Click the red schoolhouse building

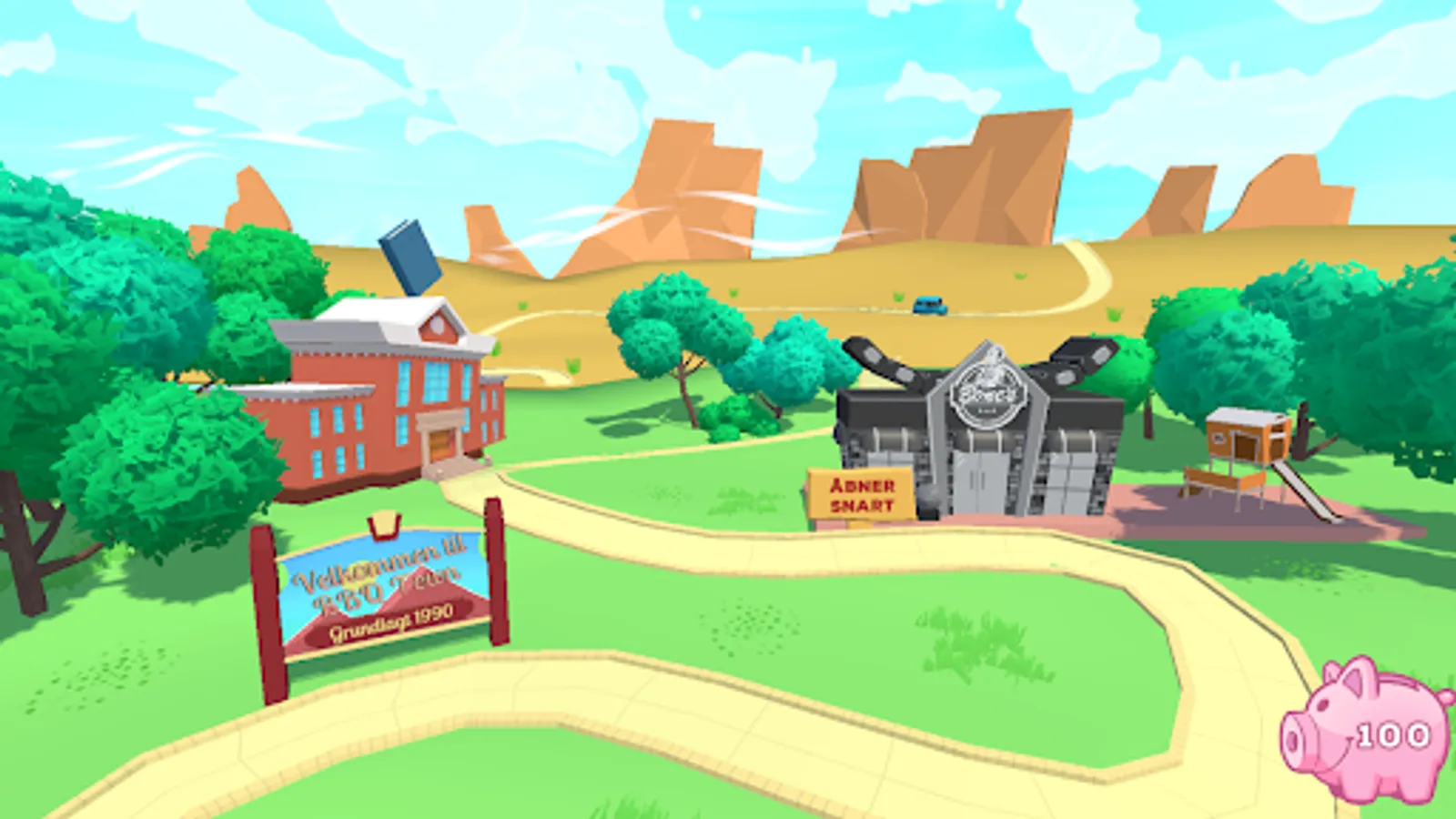tap(382, 409)
